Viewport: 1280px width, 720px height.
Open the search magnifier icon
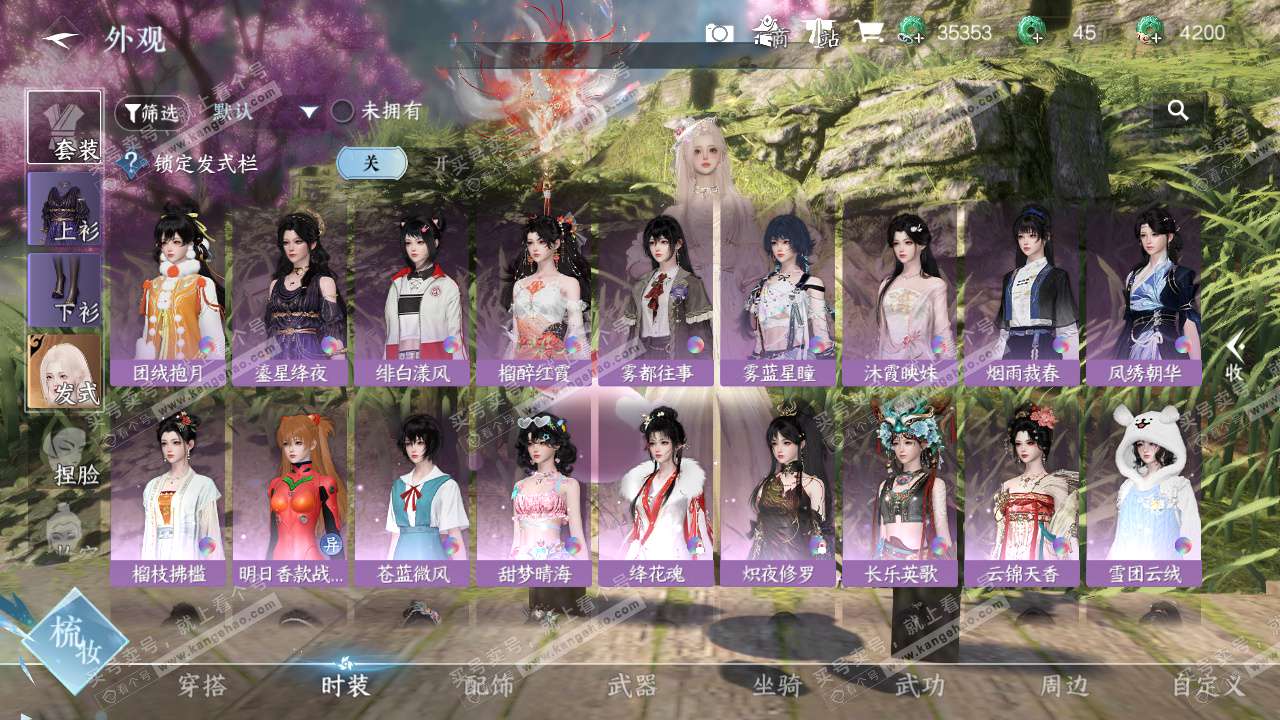click(x=1178, y=111)
